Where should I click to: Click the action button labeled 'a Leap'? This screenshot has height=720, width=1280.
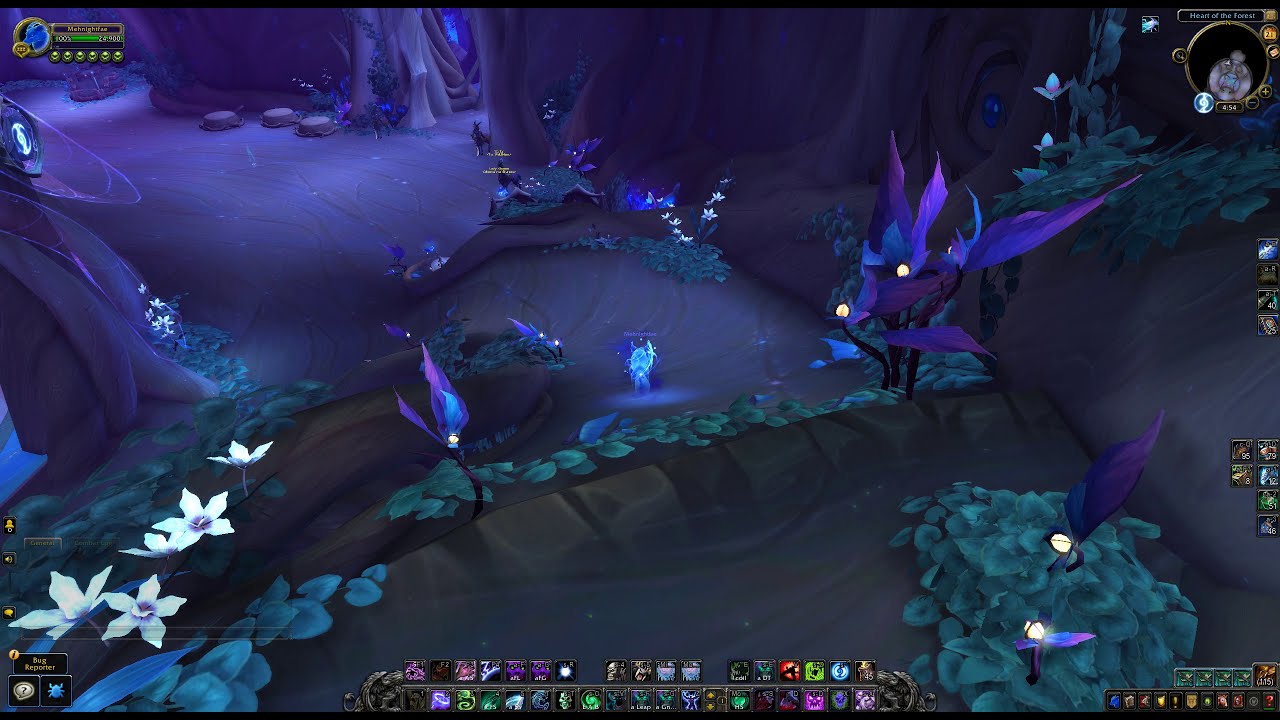tap(641, 700)
